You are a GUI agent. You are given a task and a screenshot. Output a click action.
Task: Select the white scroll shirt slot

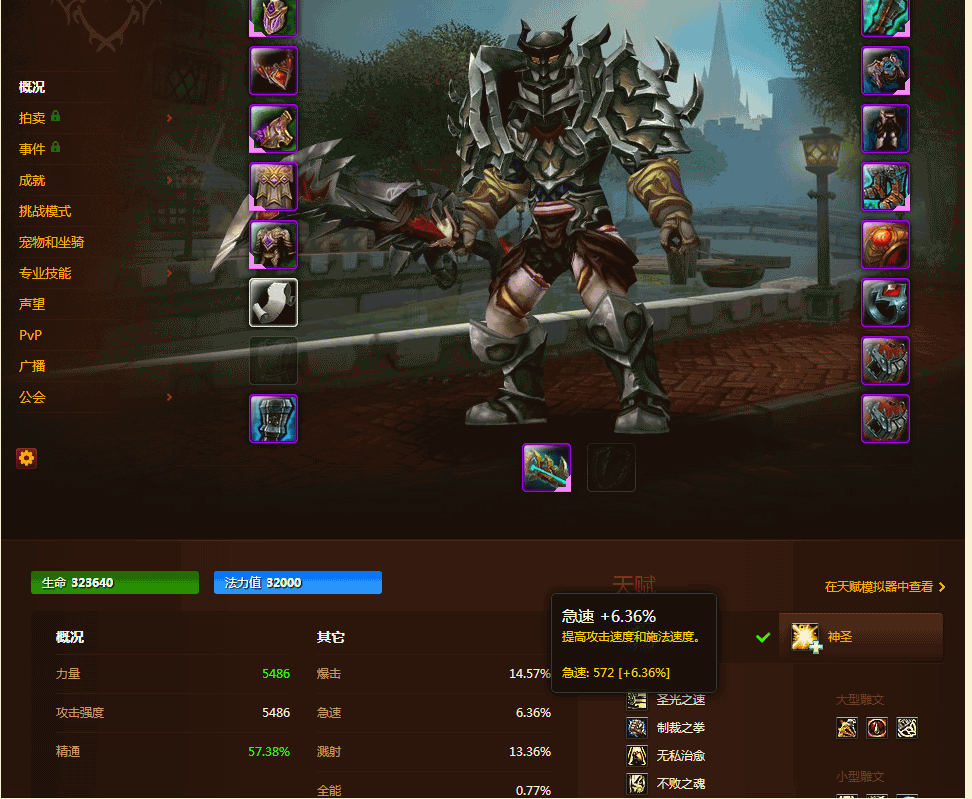pyautogui.click(x=273, y=302)
